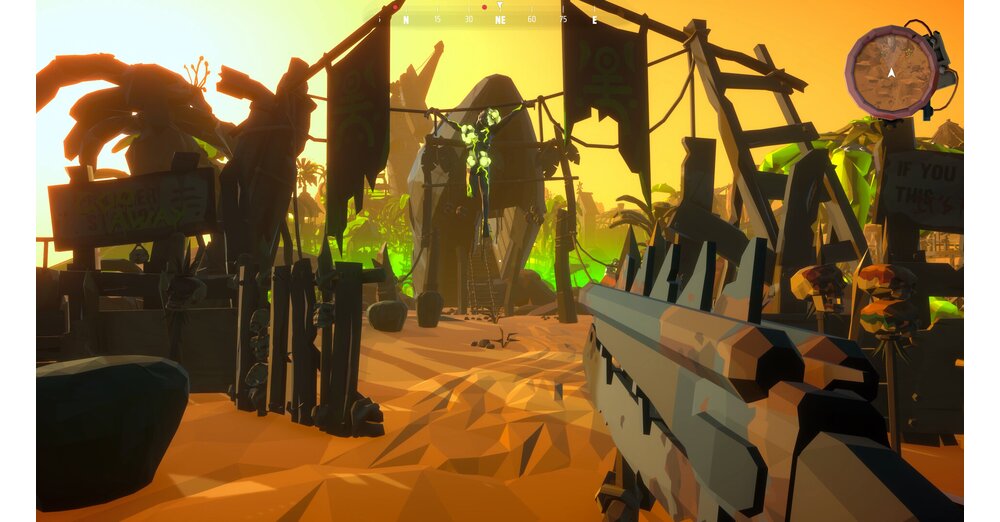Click the circular minimap
1000x522 pixels.
tap(891, 71)
